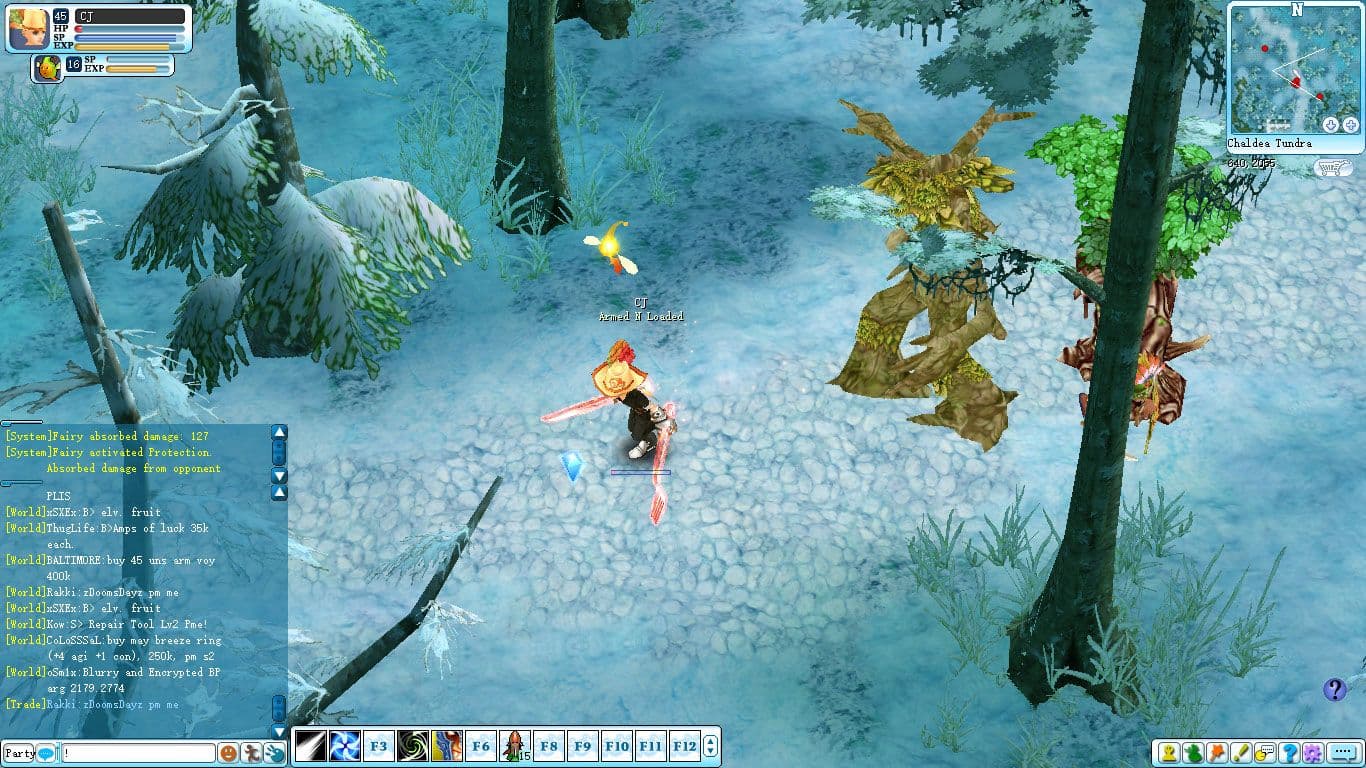Cycle the hotbar page with the arrow stepper
The image size is (1366, 768).
[710, 746]
